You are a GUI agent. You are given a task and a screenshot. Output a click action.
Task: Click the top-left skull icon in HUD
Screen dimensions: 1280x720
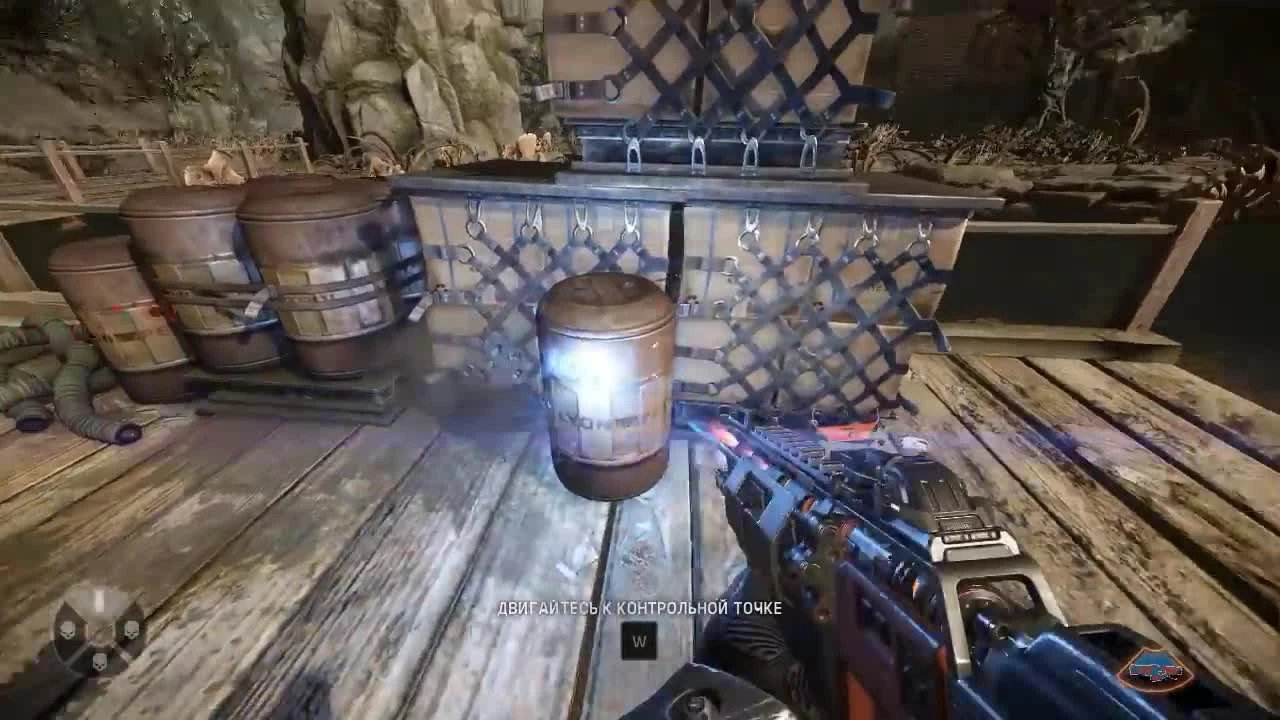[67, 629]
